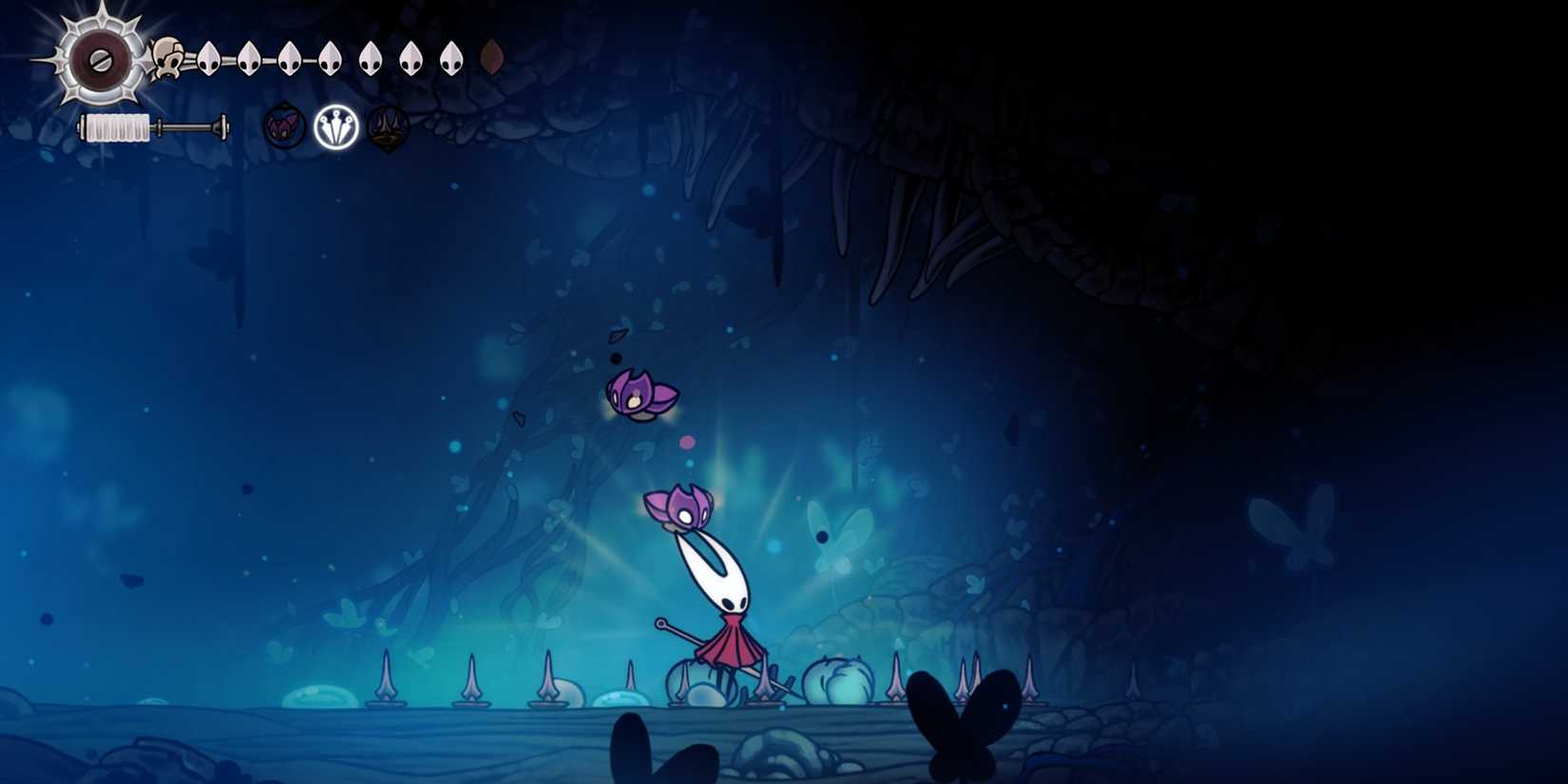Click the skull charm beside the health masks
1568x784 pixels.
166,59
